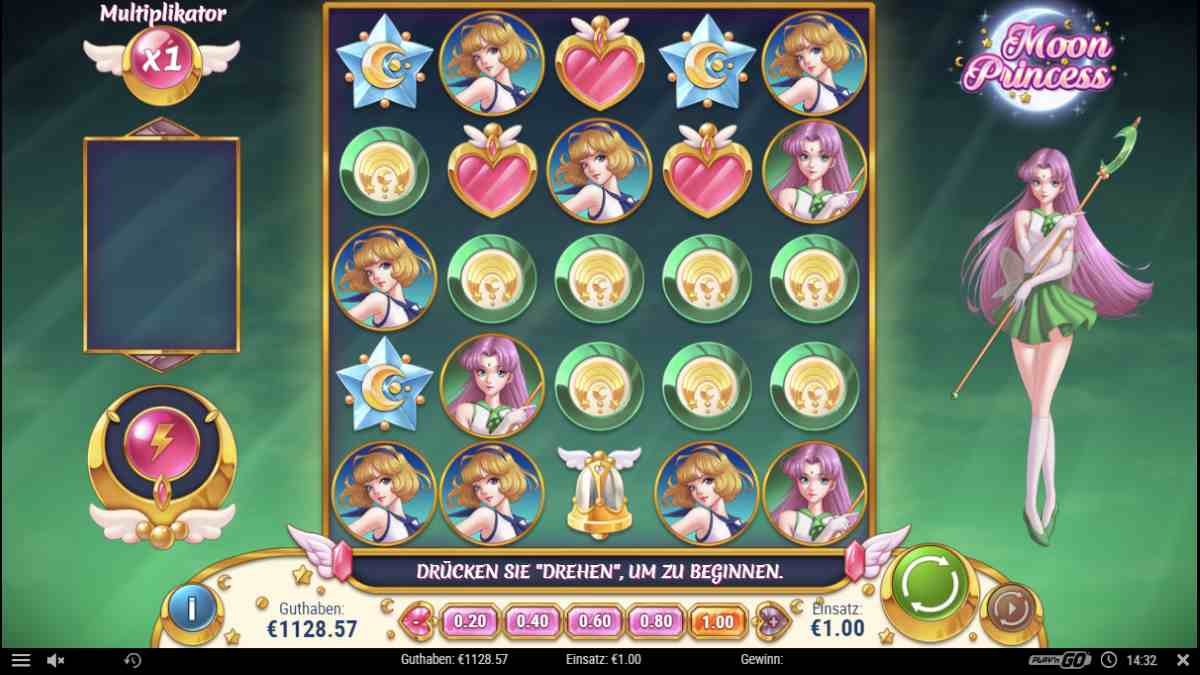Set the bet to 0.60
The height and width of the screenshot is (675, 1200).
tap(594, 621)
